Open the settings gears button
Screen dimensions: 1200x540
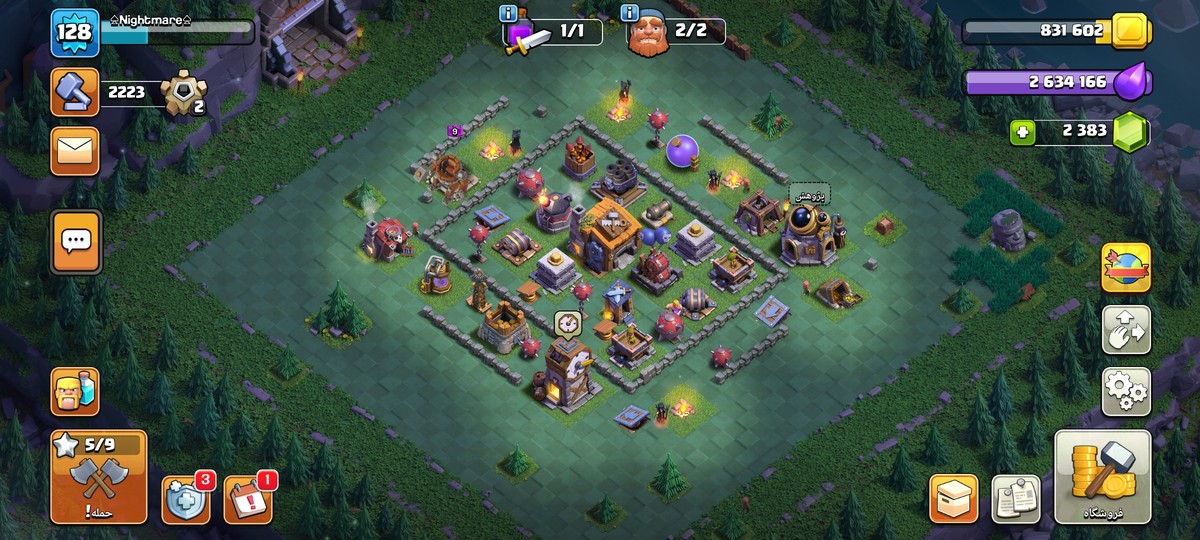click(x=1126, y=391)
